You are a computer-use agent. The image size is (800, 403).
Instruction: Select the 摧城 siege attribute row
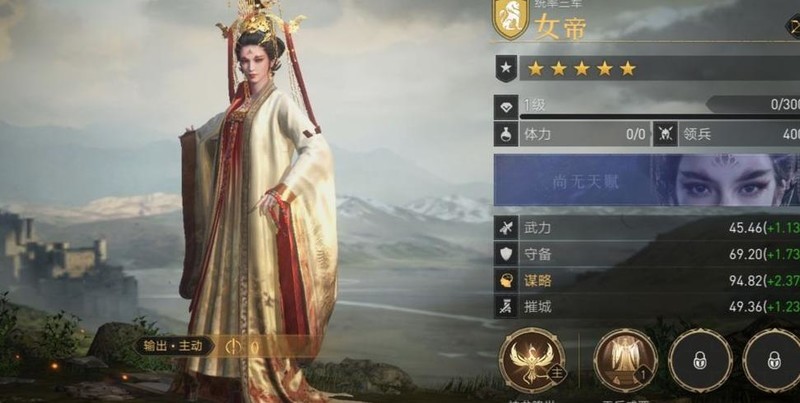[645, 307]
